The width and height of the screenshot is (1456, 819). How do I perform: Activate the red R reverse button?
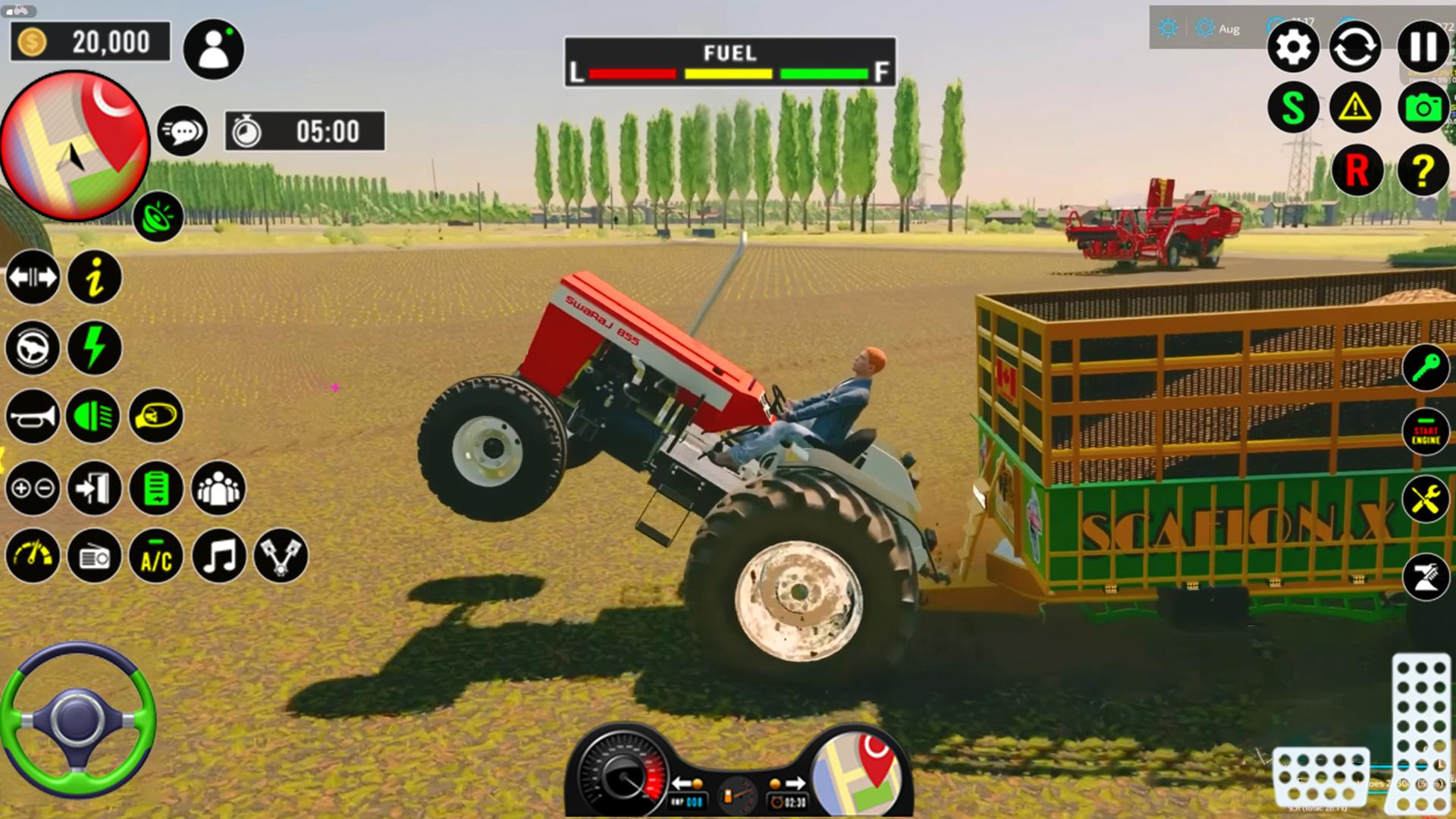pos(1357,171)
